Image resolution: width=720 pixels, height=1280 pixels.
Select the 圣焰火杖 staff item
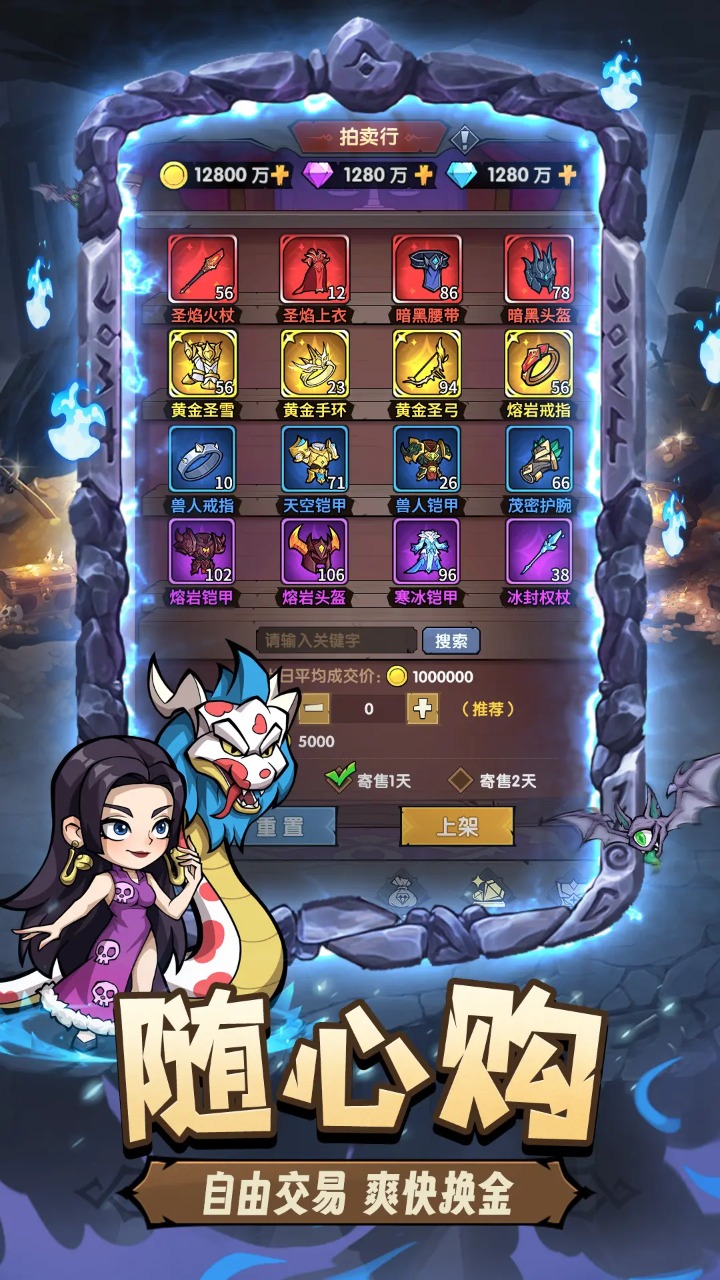(x=202, y=269)
